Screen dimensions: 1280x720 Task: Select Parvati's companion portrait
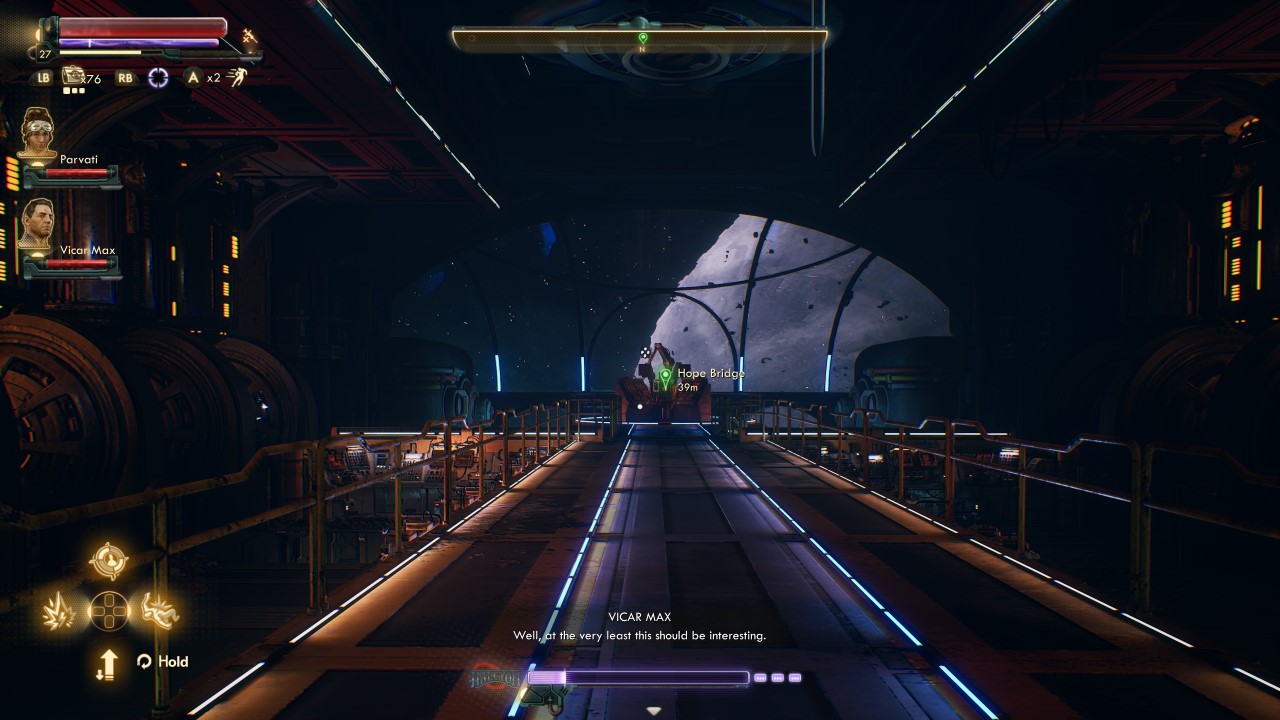coord(38,133)
